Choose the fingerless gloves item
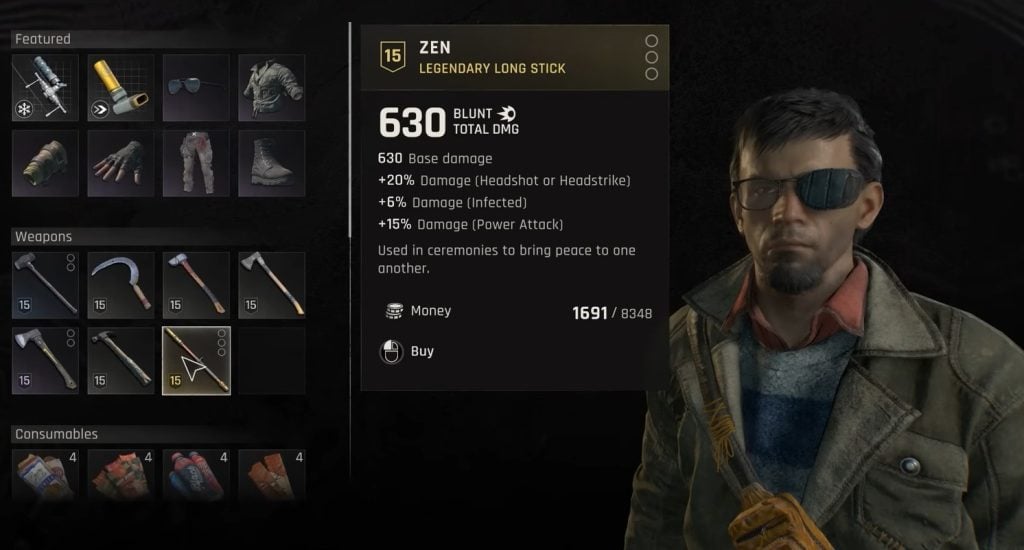Viewport: 1024px width, 550px height. click(121, 163)
